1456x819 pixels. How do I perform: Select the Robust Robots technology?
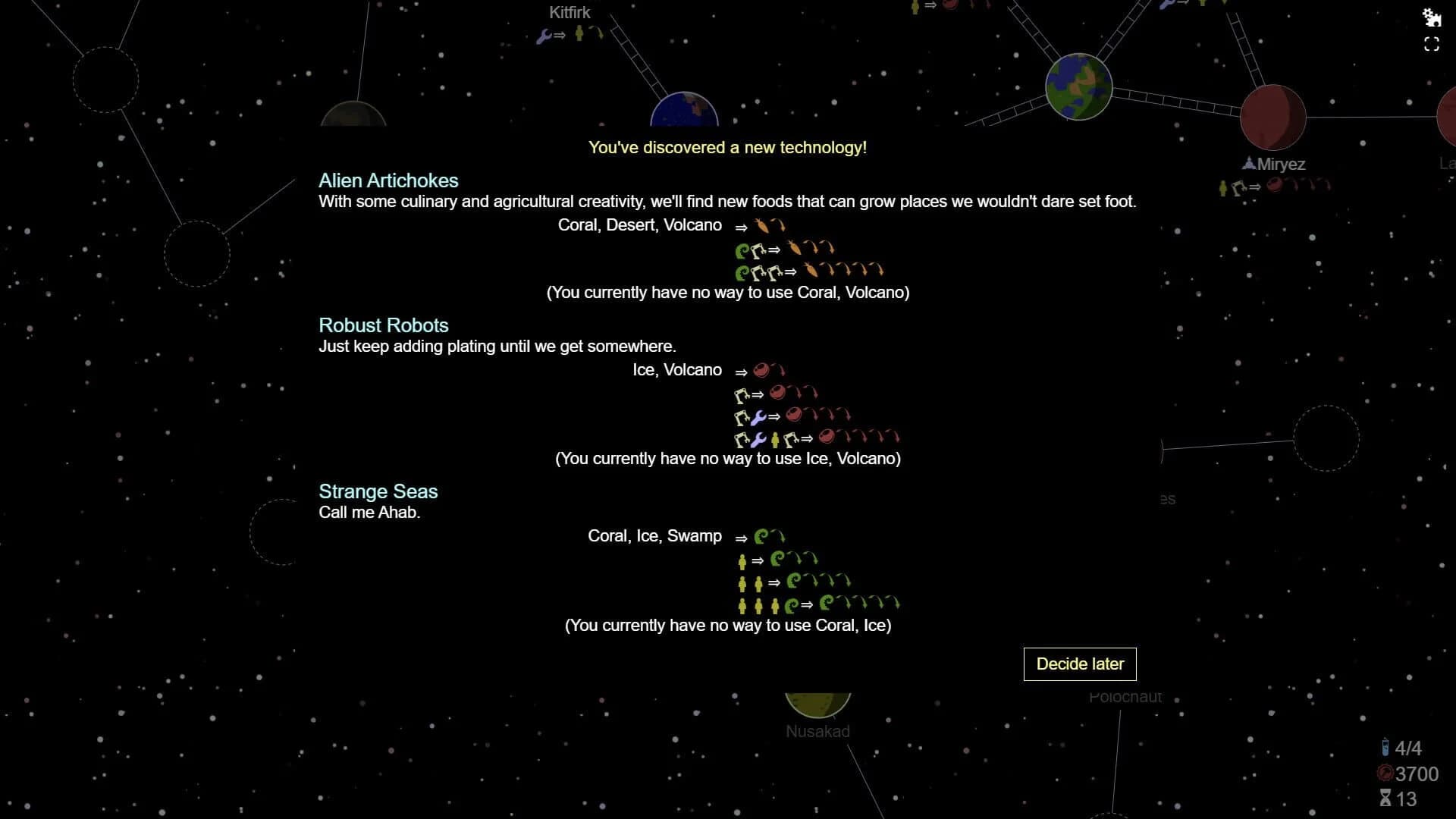click(x=383, y=325)
